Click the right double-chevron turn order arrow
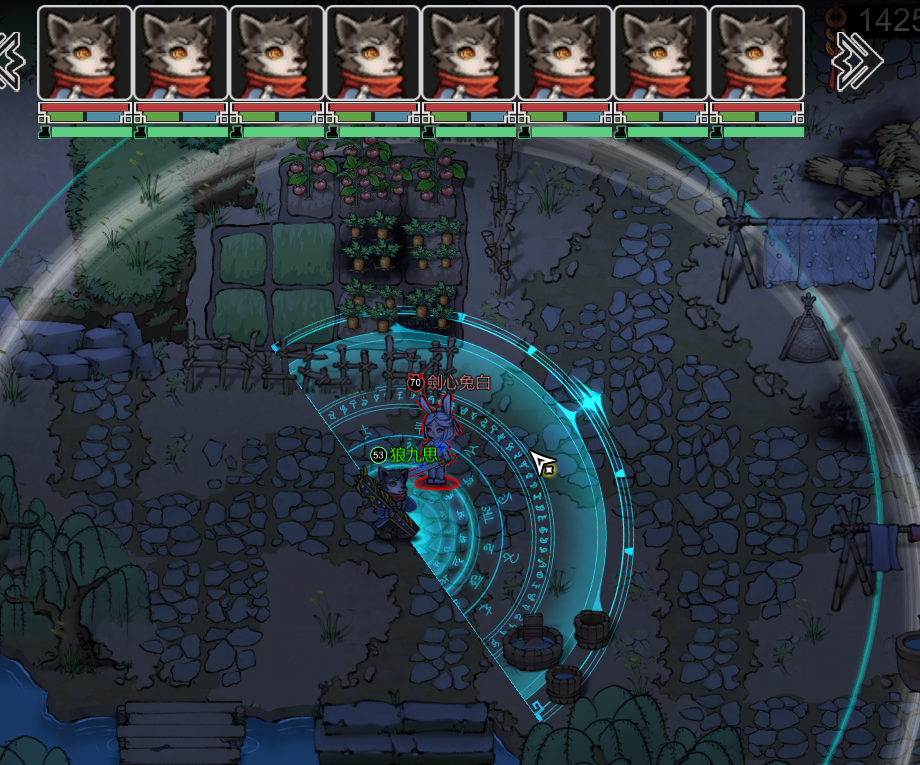Screen dimensions: 920x765 [857, 60]
